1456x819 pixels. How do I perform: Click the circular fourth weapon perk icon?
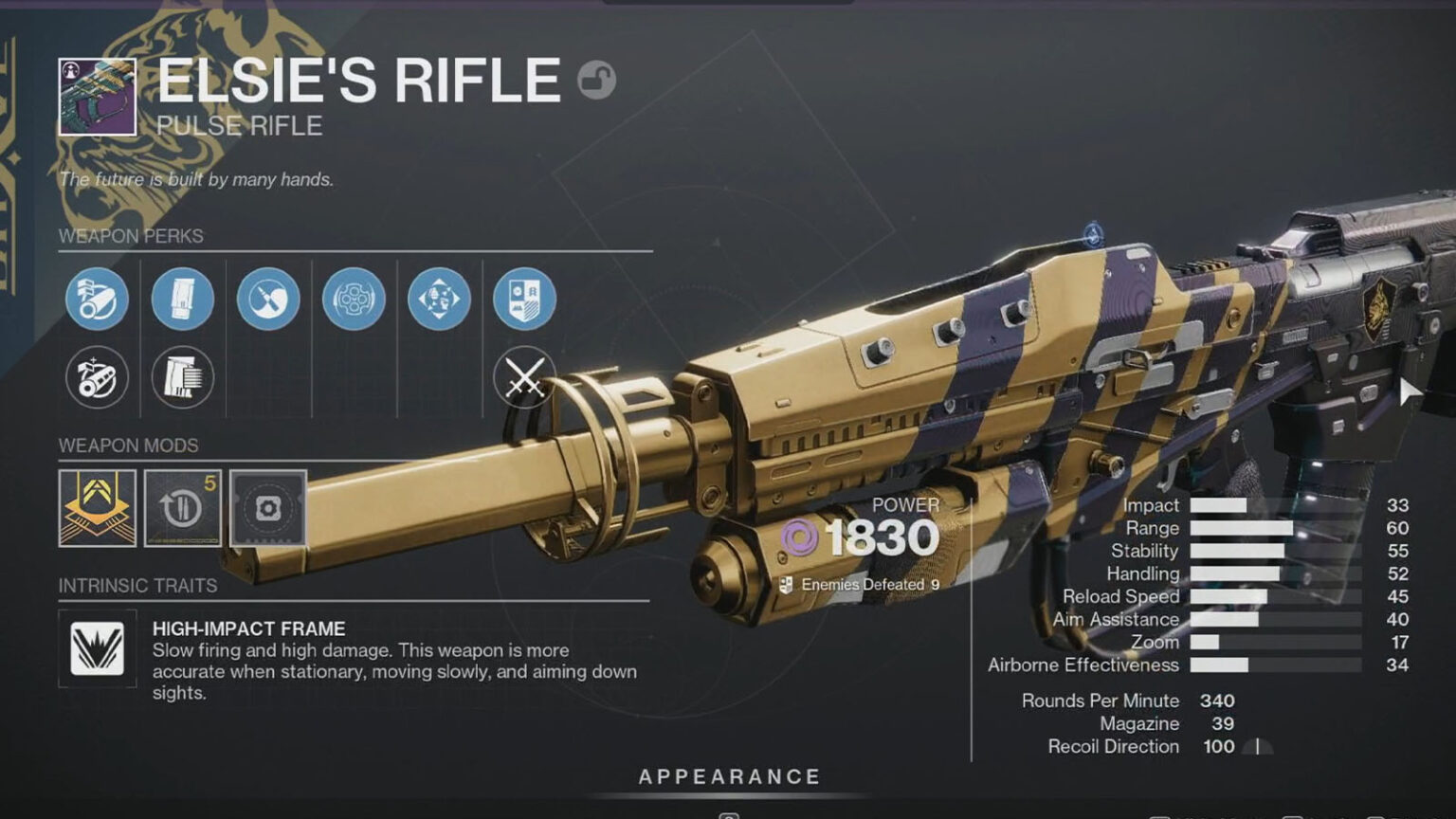[x=354, y=299]
